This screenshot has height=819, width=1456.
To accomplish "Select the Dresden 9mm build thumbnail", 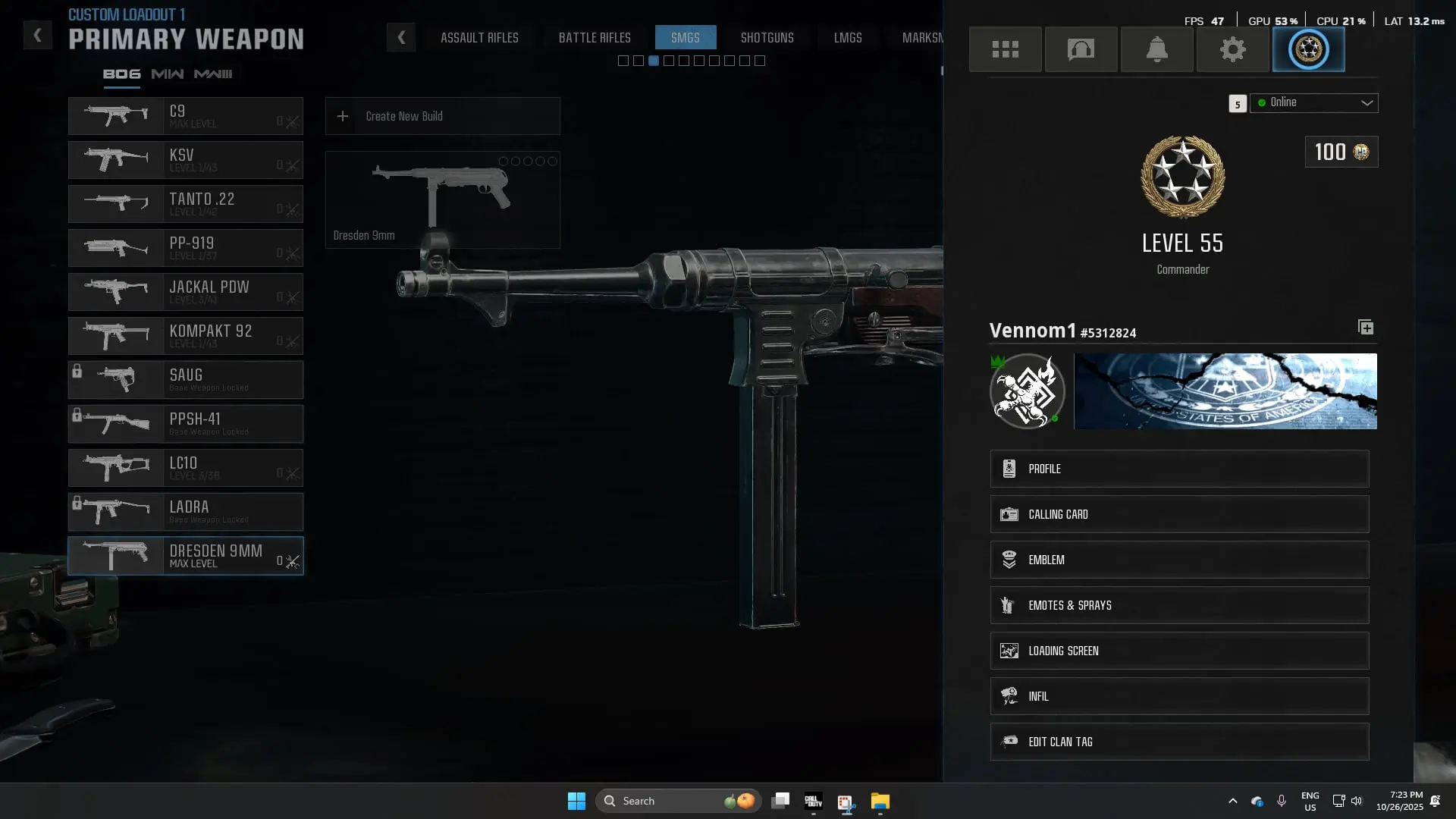I will 442,199.
